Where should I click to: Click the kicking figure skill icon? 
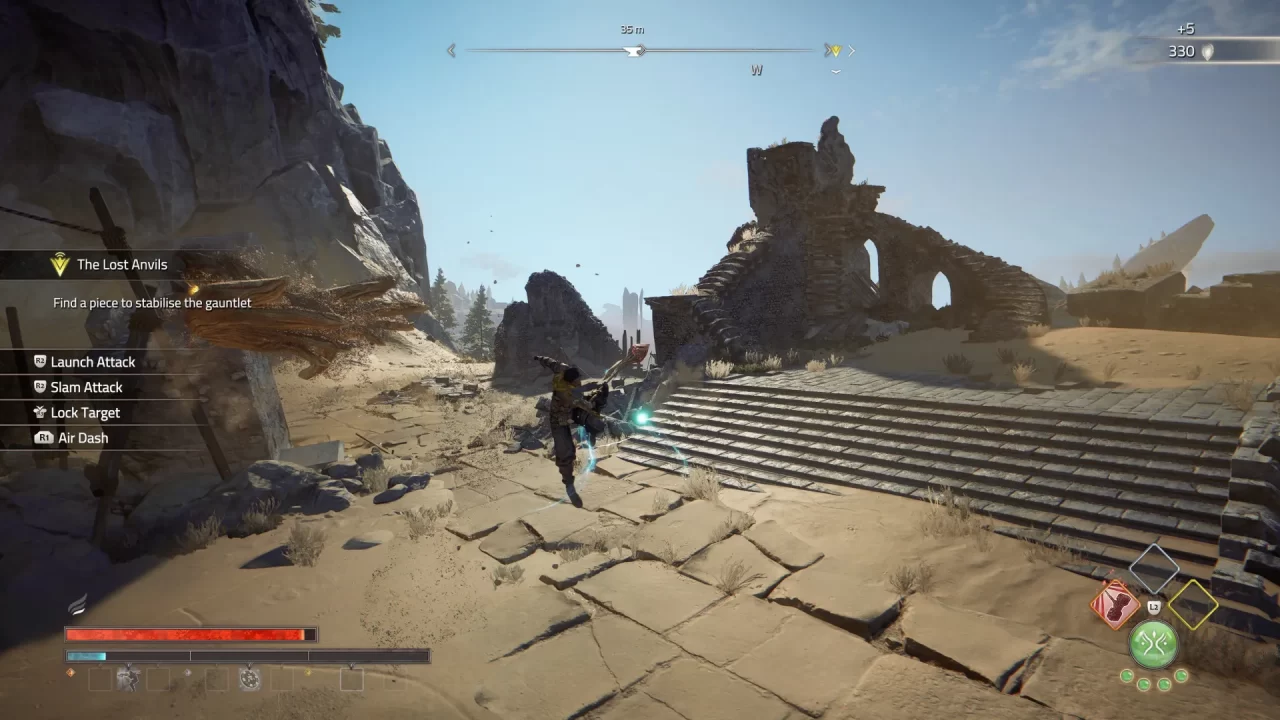128,679
